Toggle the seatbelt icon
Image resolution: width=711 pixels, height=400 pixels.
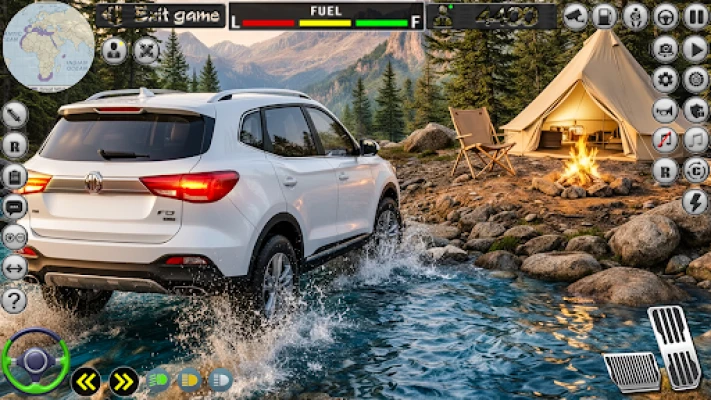tap(635, 16)
